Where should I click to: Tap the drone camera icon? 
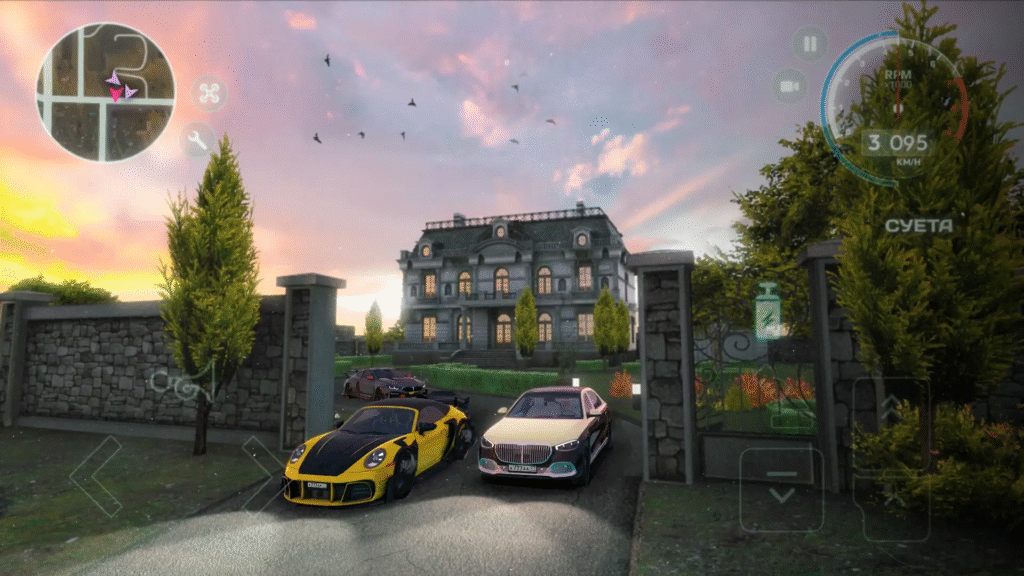point(209,93)
